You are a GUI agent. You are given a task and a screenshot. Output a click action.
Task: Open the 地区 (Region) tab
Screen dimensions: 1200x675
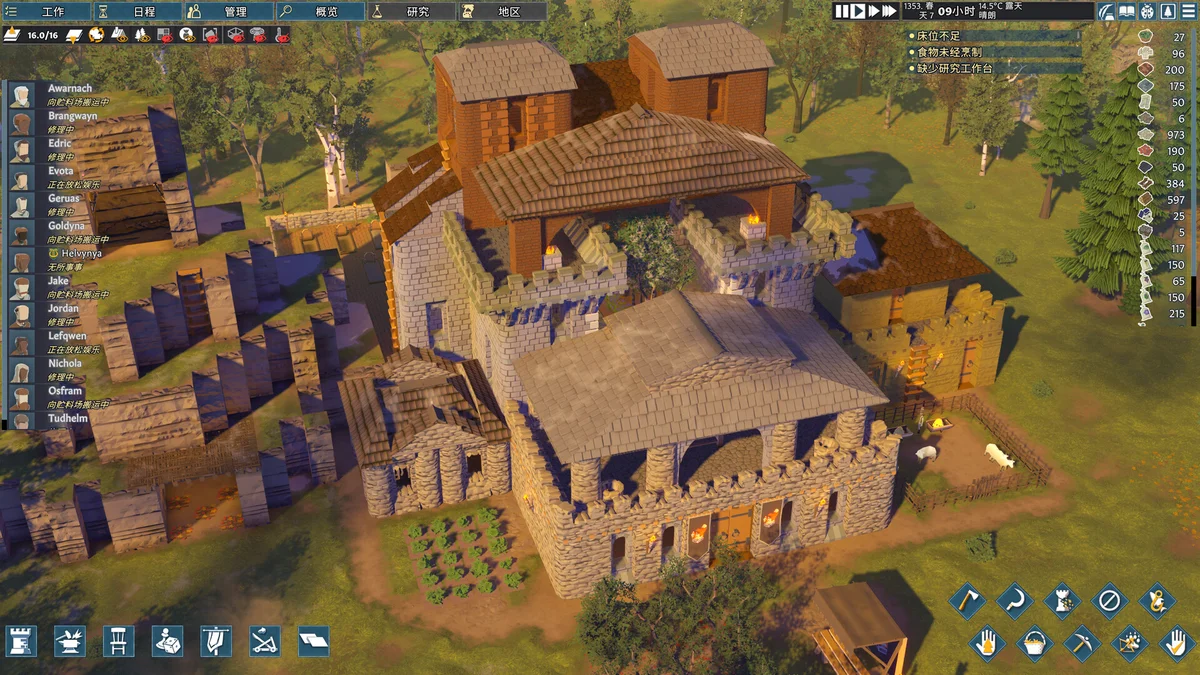pyautogui.click(x=502, y=12)
